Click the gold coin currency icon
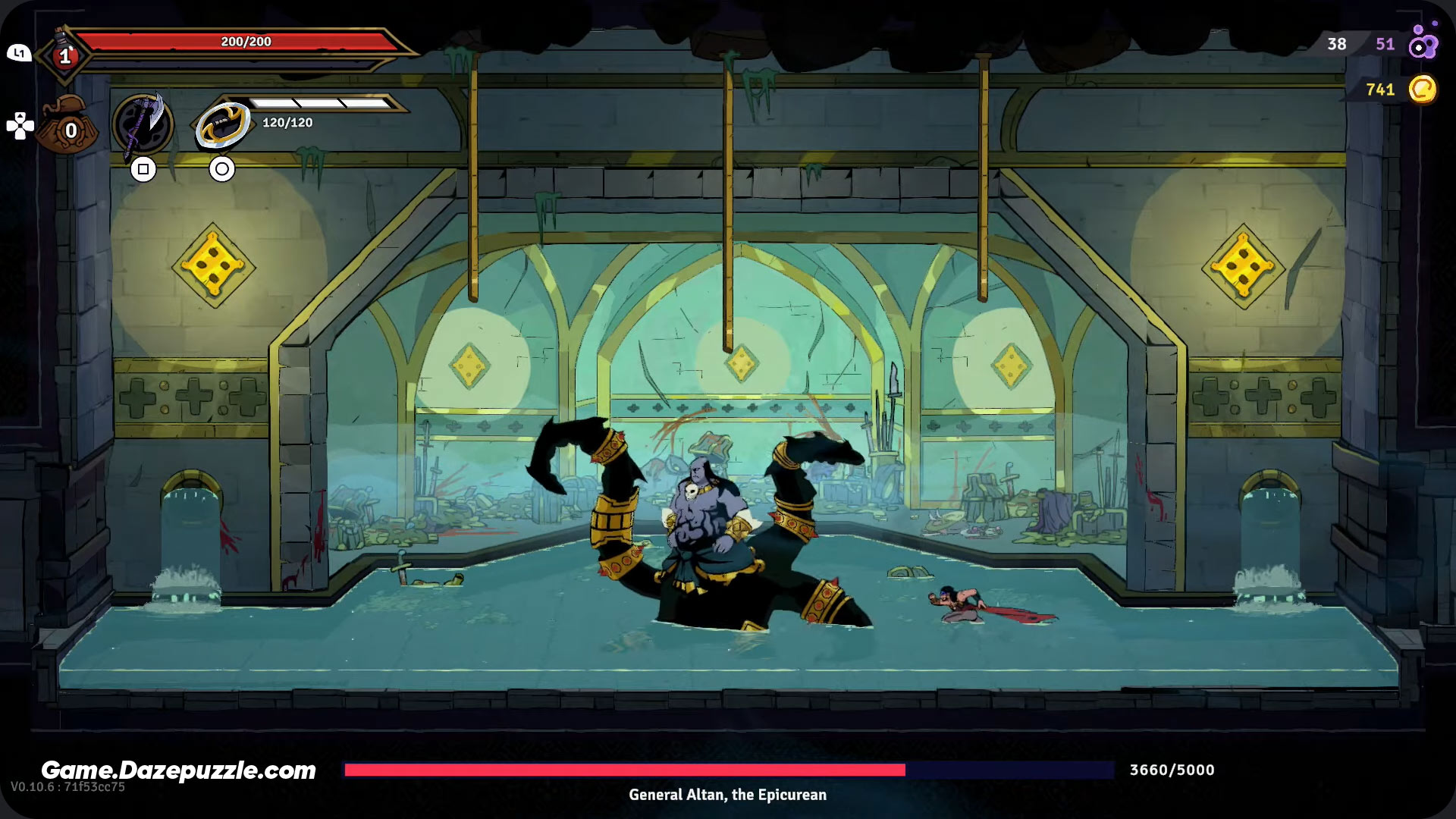This screenshot has height=819, width=1456. point(1422,89)
